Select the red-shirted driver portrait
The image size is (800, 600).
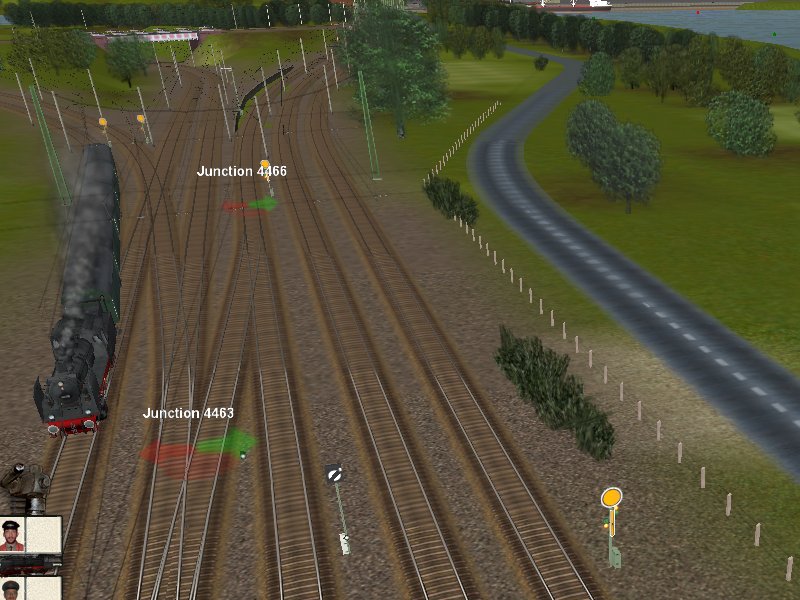coord(12,535)
